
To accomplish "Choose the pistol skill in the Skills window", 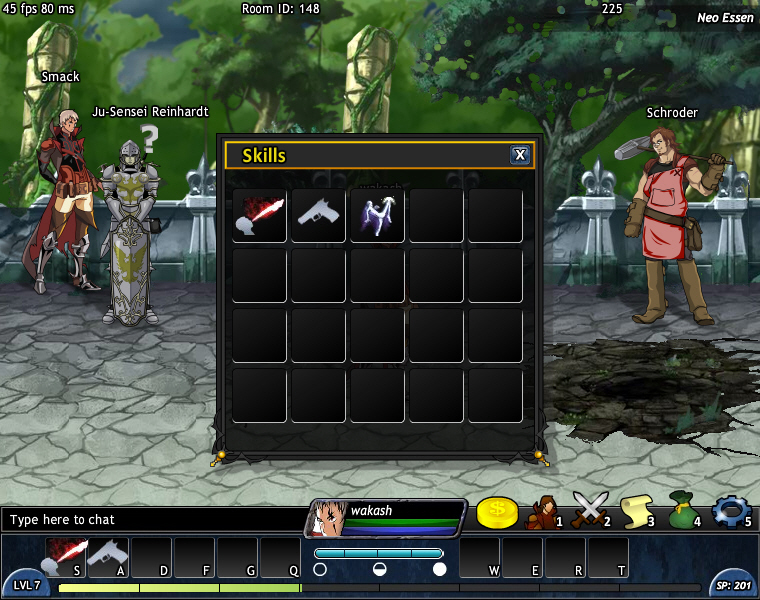I will coord(319,215).
